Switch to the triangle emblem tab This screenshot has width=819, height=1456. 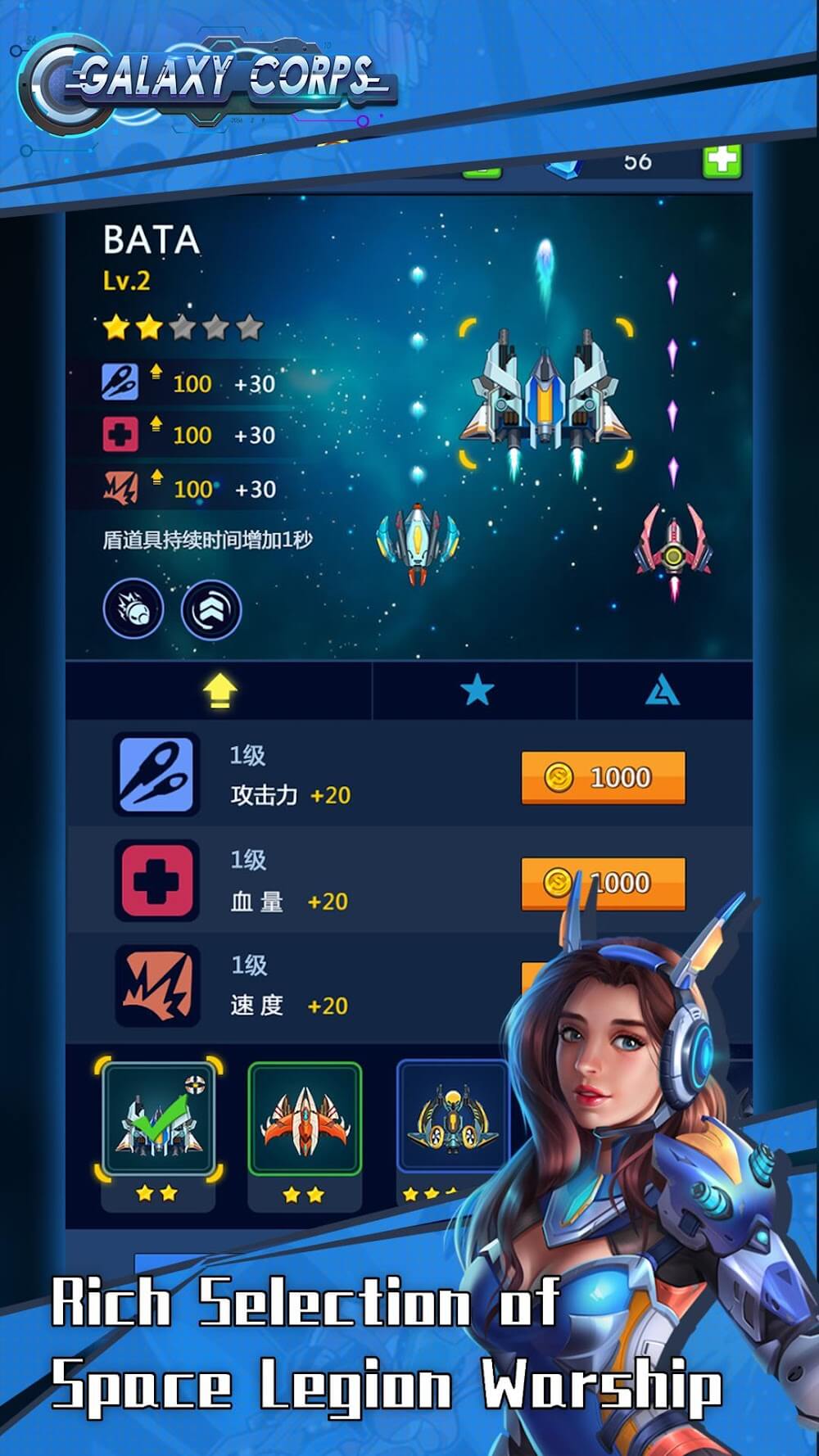[662, 693]
